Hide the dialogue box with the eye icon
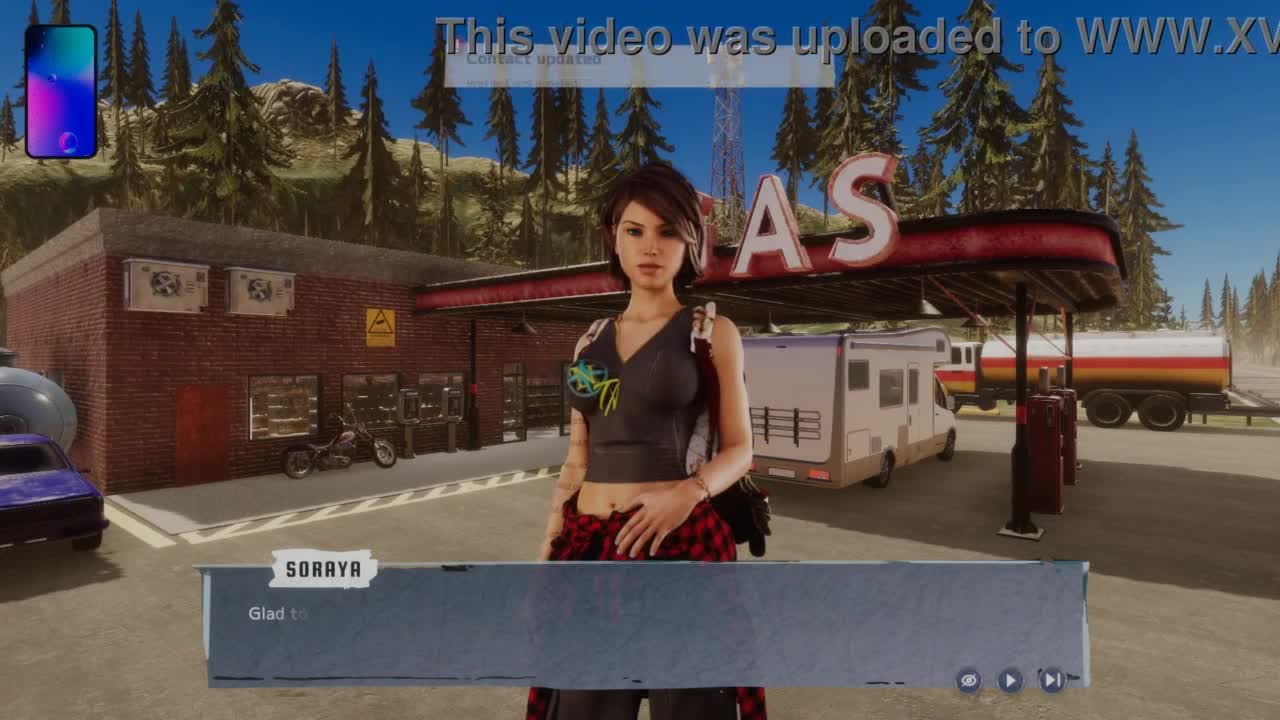Screen dimensions: 1280x720 tap(968, 680)
